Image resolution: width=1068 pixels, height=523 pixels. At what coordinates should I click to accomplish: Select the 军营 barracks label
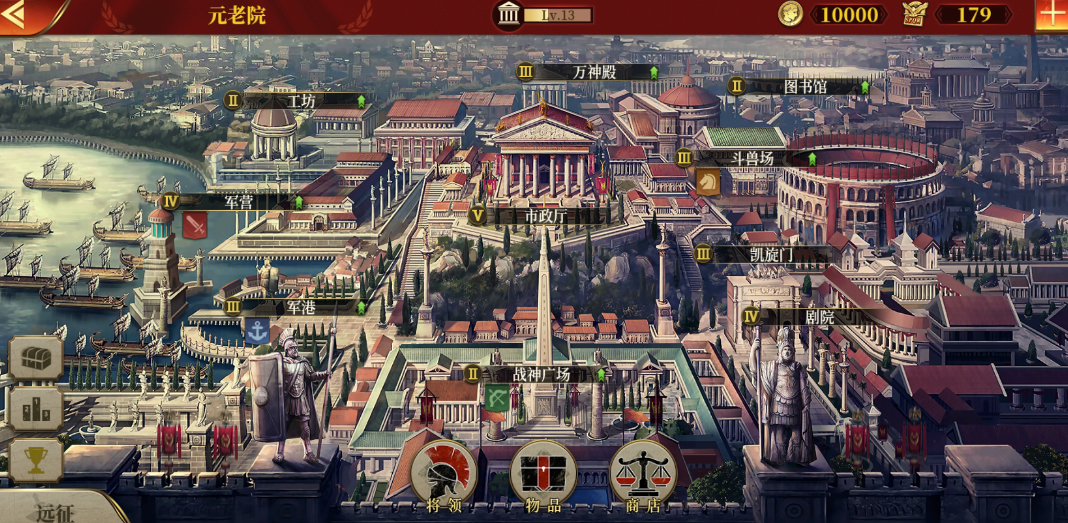(x=239, y=201)
